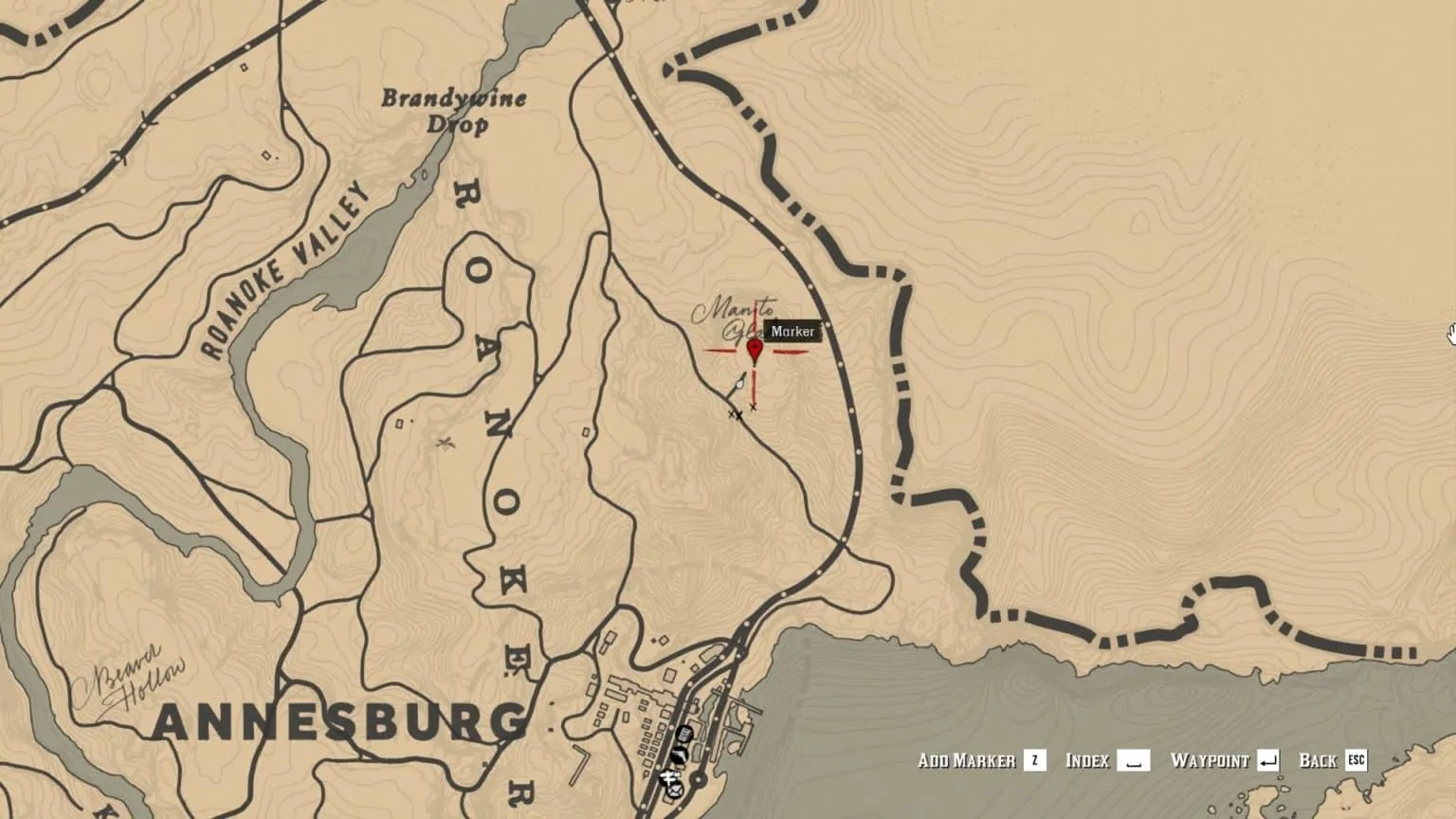The width and height of the screenshot is (1456, 819).
Task: Click the ESC key icon beside Back
Action: pos(1357,760)
